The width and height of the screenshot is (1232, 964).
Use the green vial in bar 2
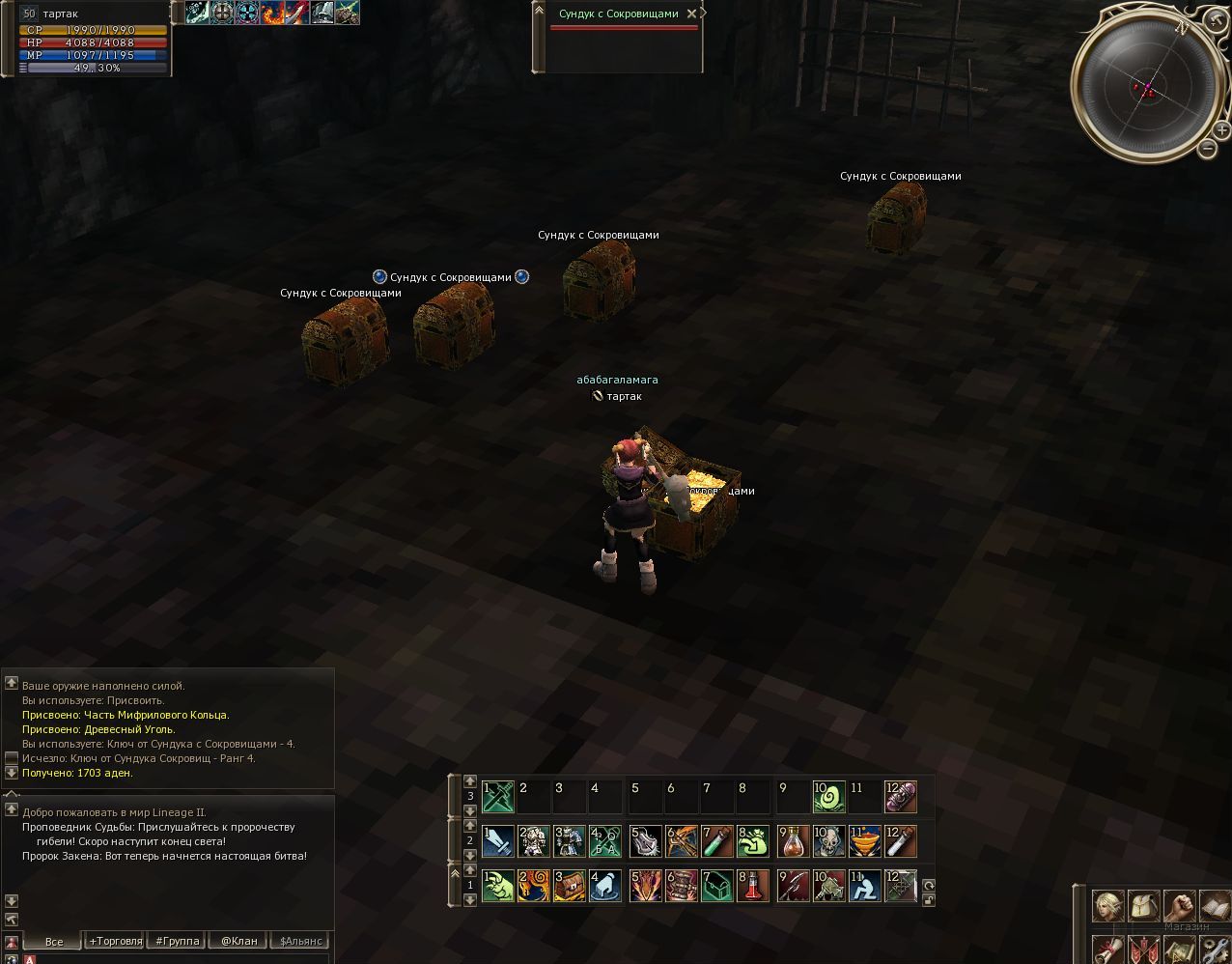717,841
